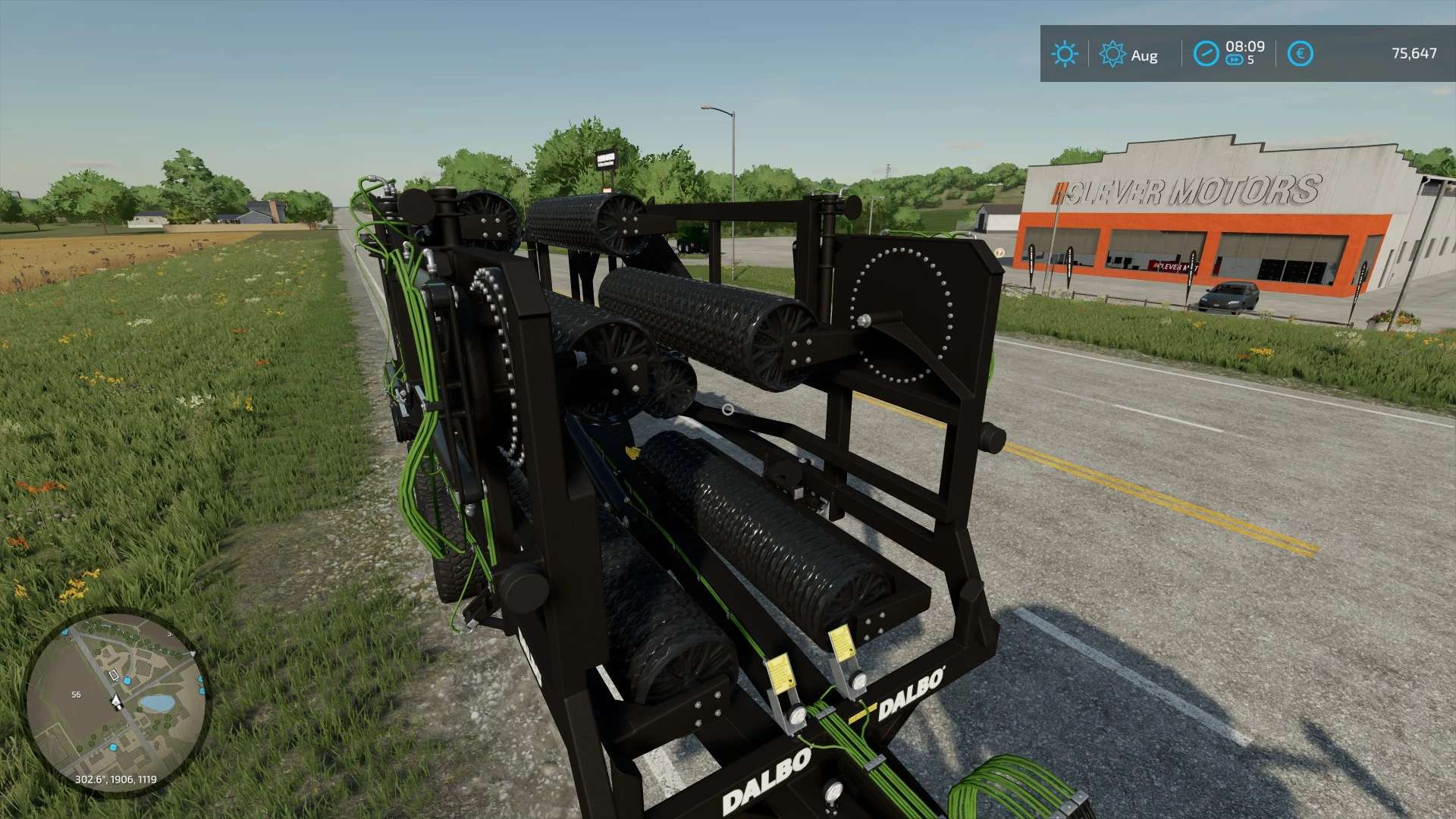Select the white vehicle marker on the minimap

point(114,676)
